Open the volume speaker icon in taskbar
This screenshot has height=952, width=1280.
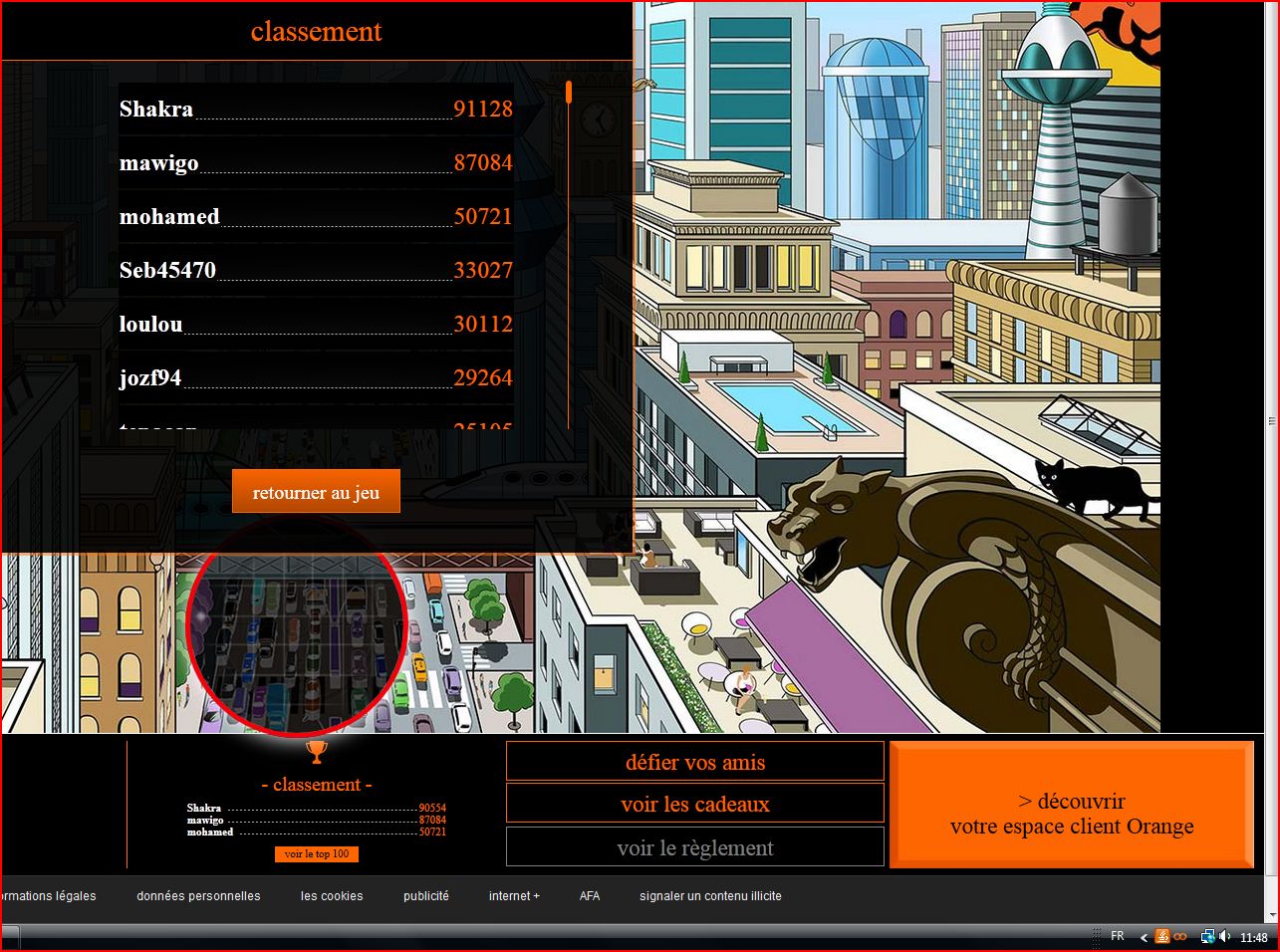(x=1223, y=936)
